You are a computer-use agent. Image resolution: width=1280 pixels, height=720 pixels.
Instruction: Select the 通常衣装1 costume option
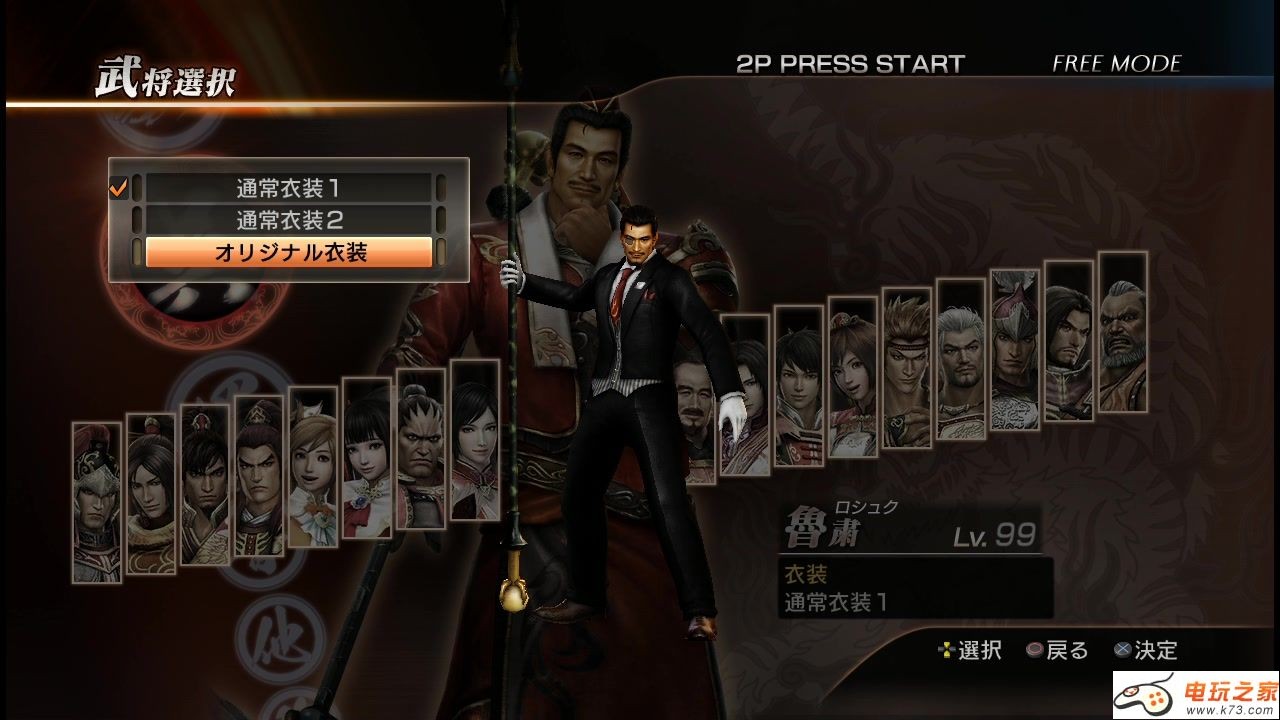(x=289, y=187)
